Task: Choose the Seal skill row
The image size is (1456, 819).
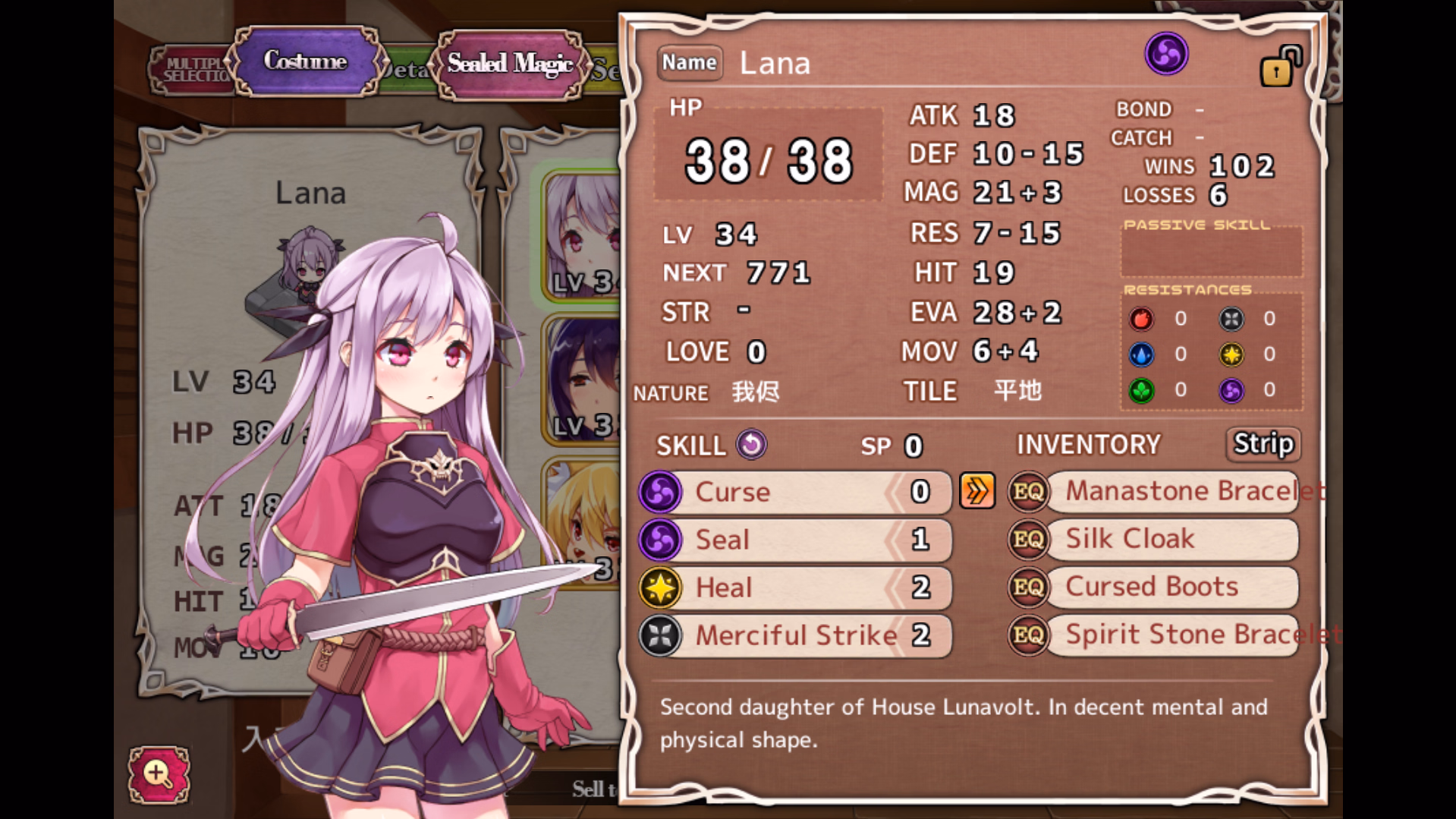Action: pyautogui.click(x=793, y=540)
